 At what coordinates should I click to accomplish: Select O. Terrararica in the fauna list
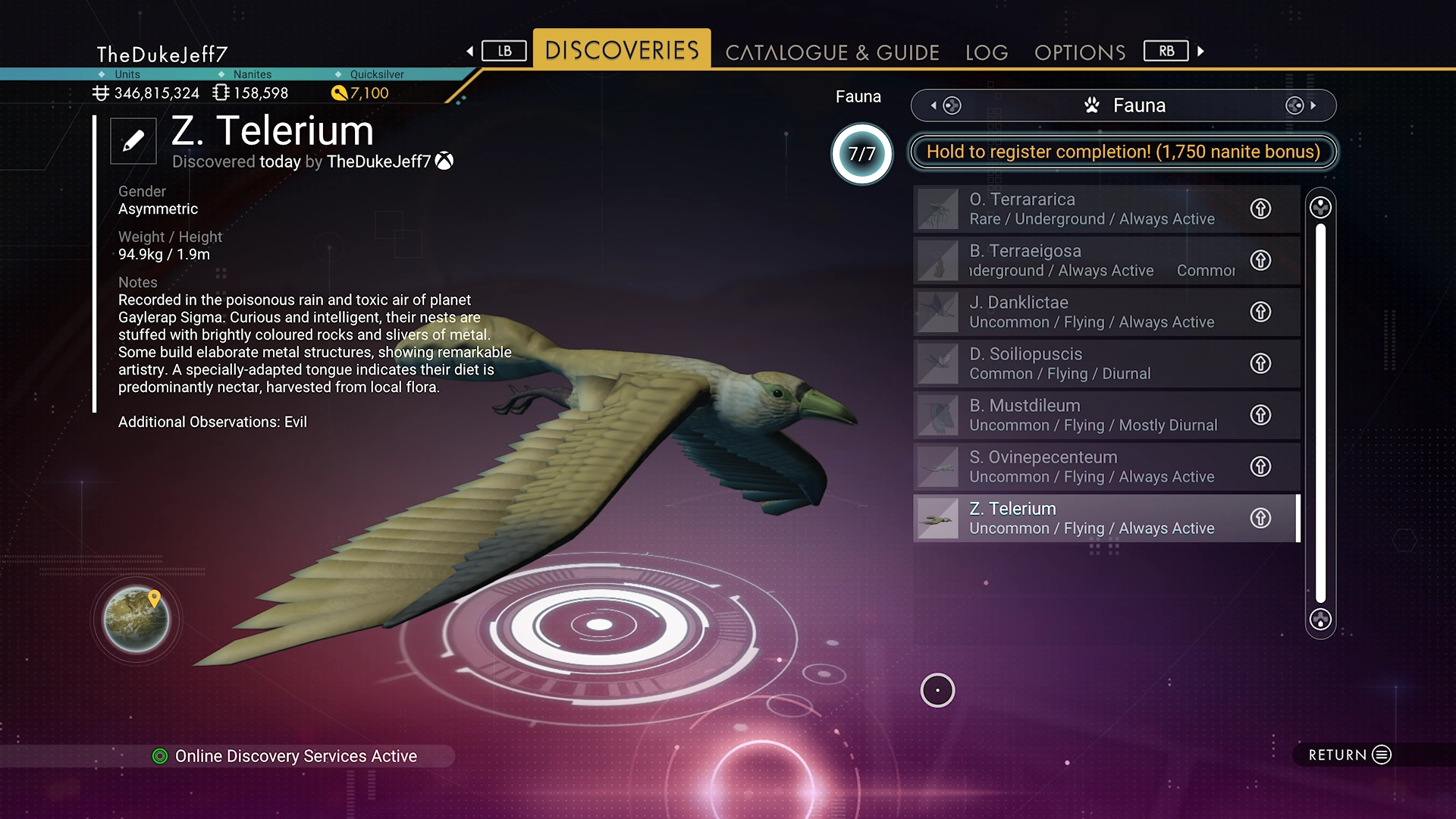coord(1077,209)
